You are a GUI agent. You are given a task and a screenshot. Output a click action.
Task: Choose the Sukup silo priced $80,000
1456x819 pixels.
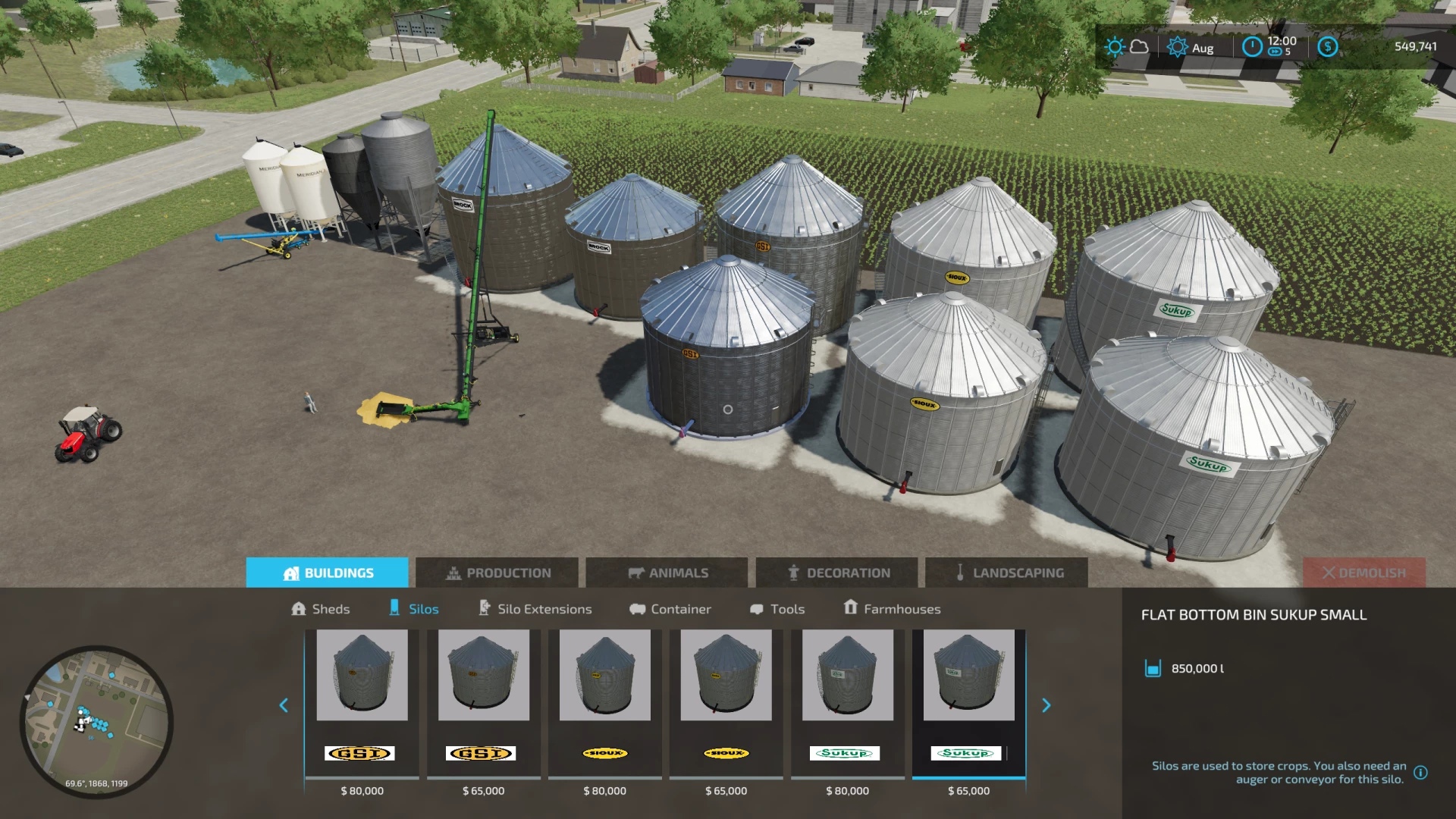pos(847,704)
